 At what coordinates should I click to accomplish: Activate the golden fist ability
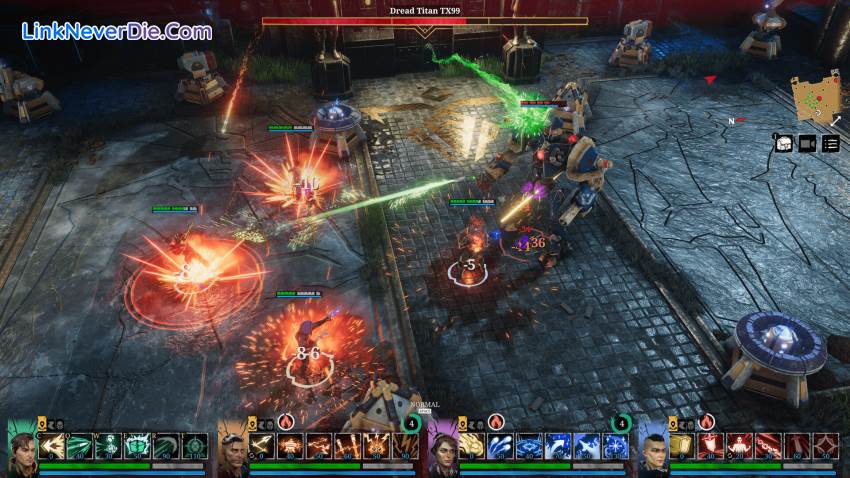click(682, 446)
